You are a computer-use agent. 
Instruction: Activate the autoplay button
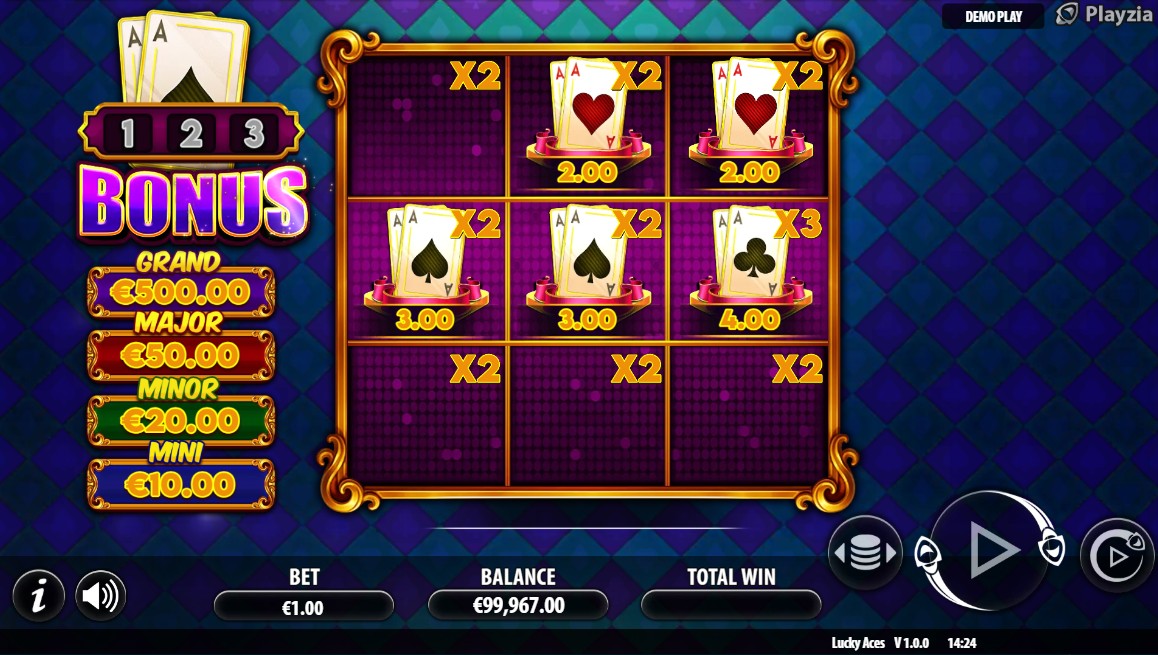pyautogui.click(x=1116, y=553)
